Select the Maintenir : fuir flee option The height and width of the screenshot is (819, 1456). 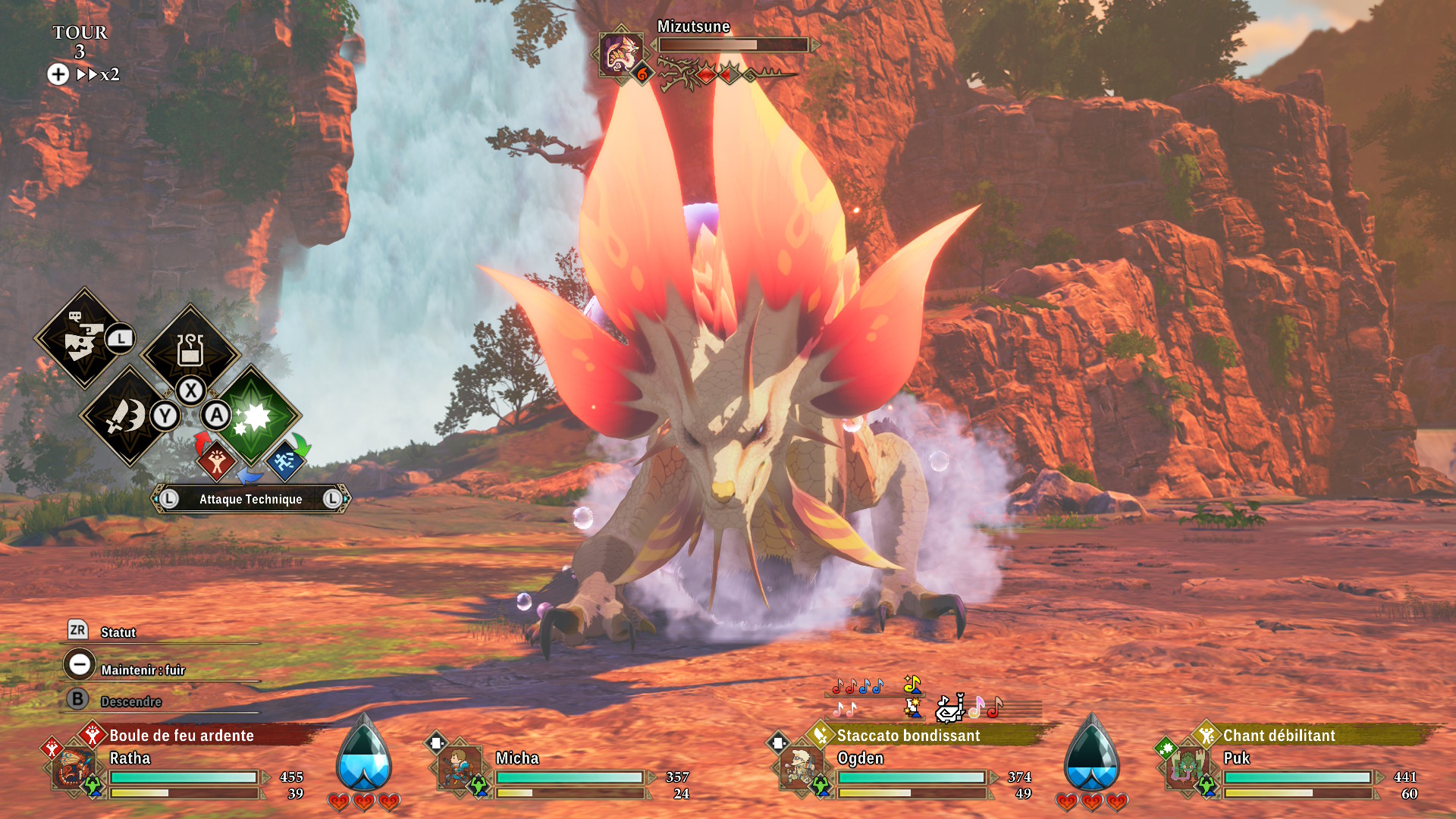coord(143,670)
